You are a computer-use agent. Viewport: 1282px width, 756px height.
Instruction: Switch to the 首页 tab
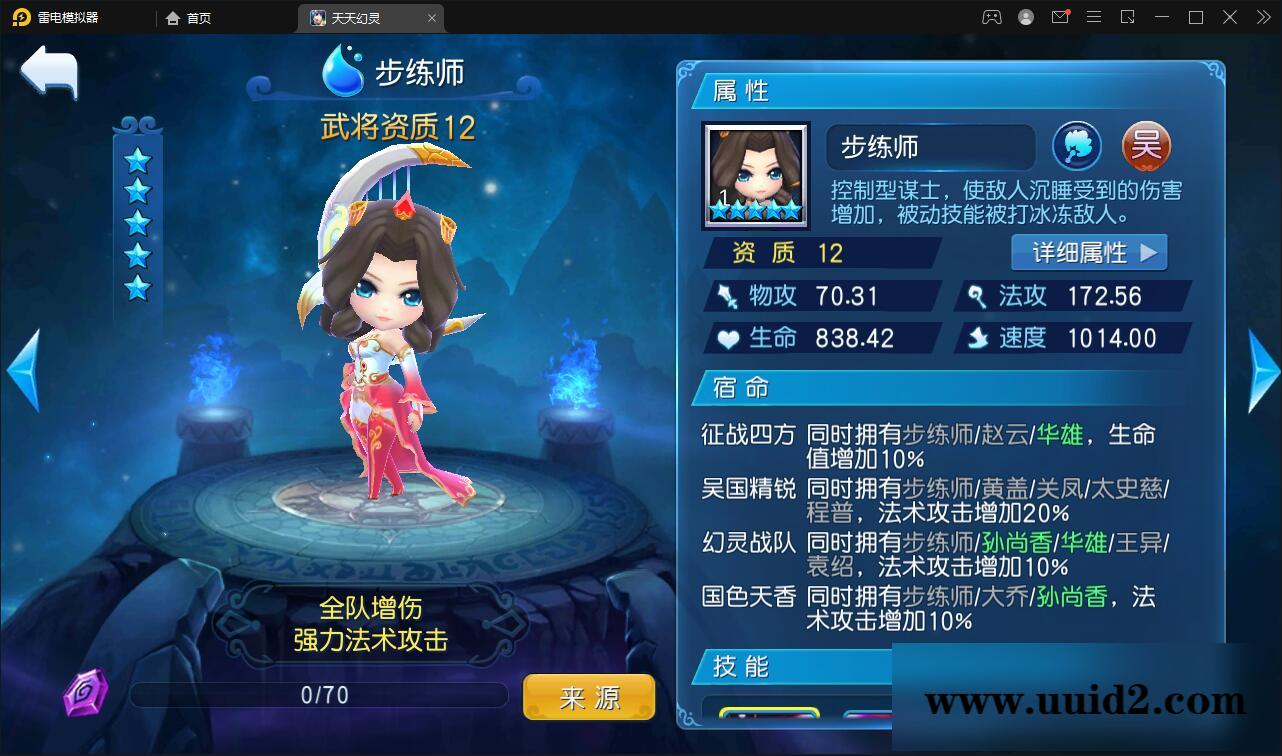pyautogui.click(x=191, y=17)
